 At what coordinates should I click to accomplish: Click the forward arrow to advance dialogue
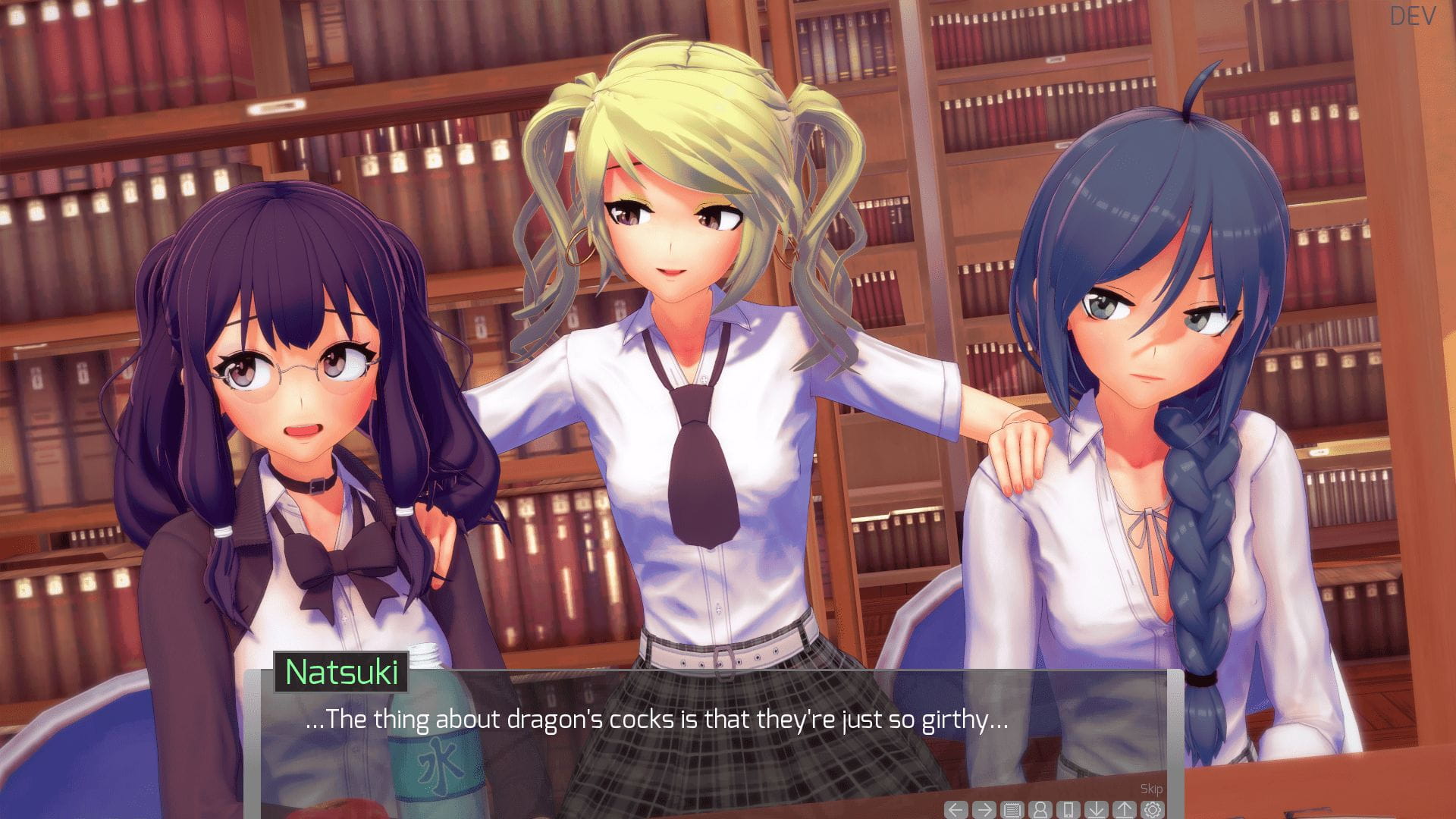984,809
